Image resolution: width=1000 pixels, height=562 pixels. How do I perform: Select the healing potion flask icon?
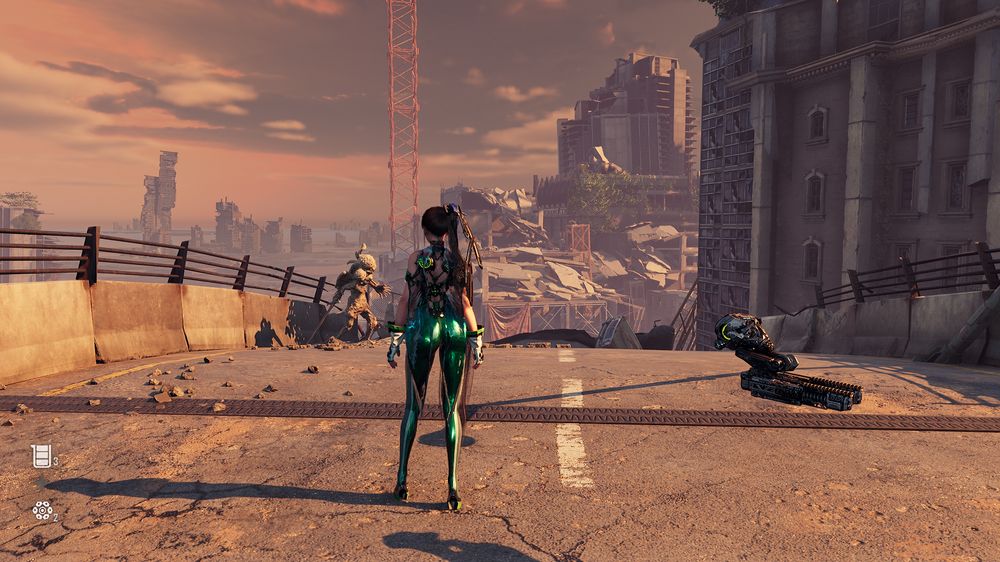pyautogui.click(x=40, y=456)
